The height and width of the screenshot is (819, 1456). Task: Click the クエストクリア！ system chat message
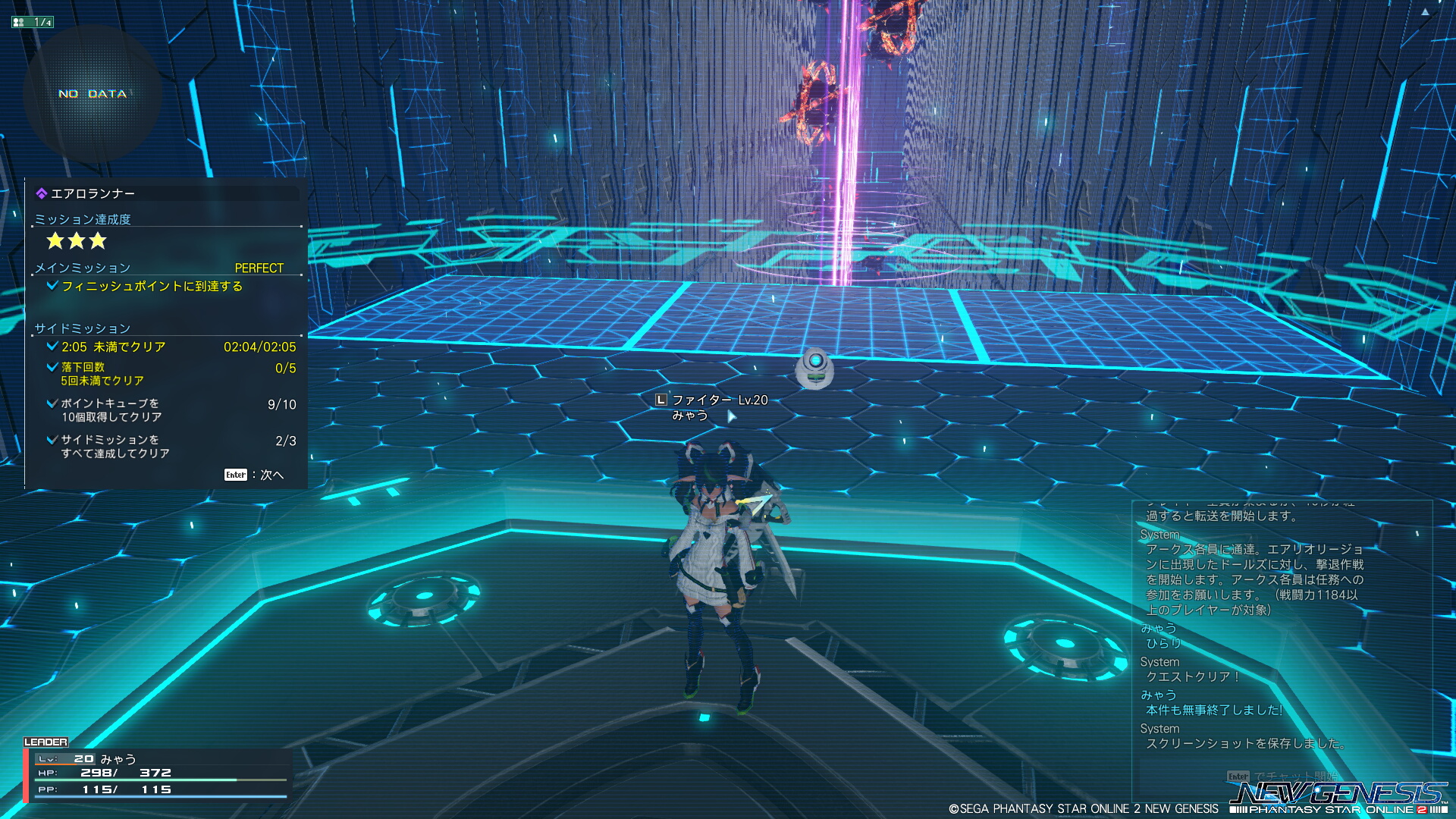click(1192, 676)
